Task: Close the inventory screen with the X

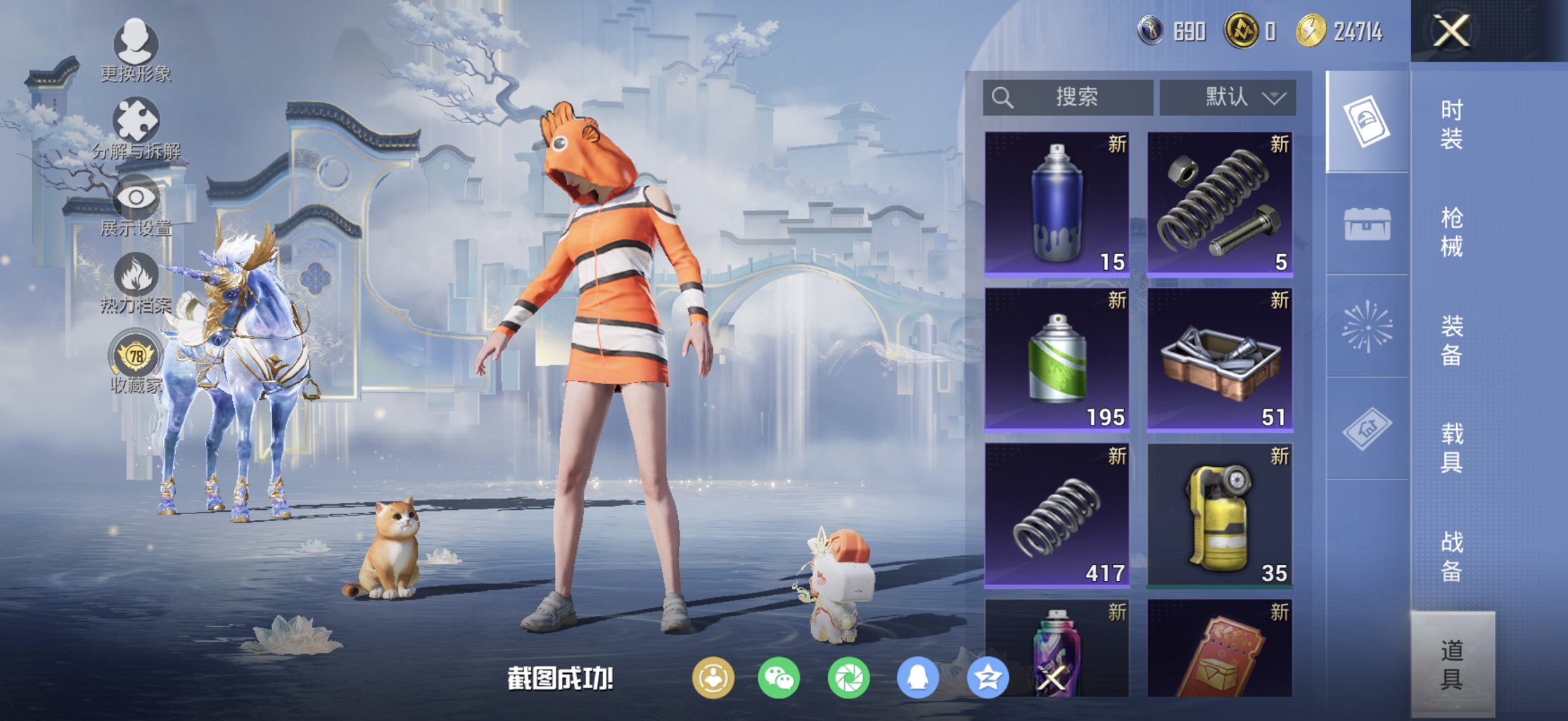Action: (1452, 31)
